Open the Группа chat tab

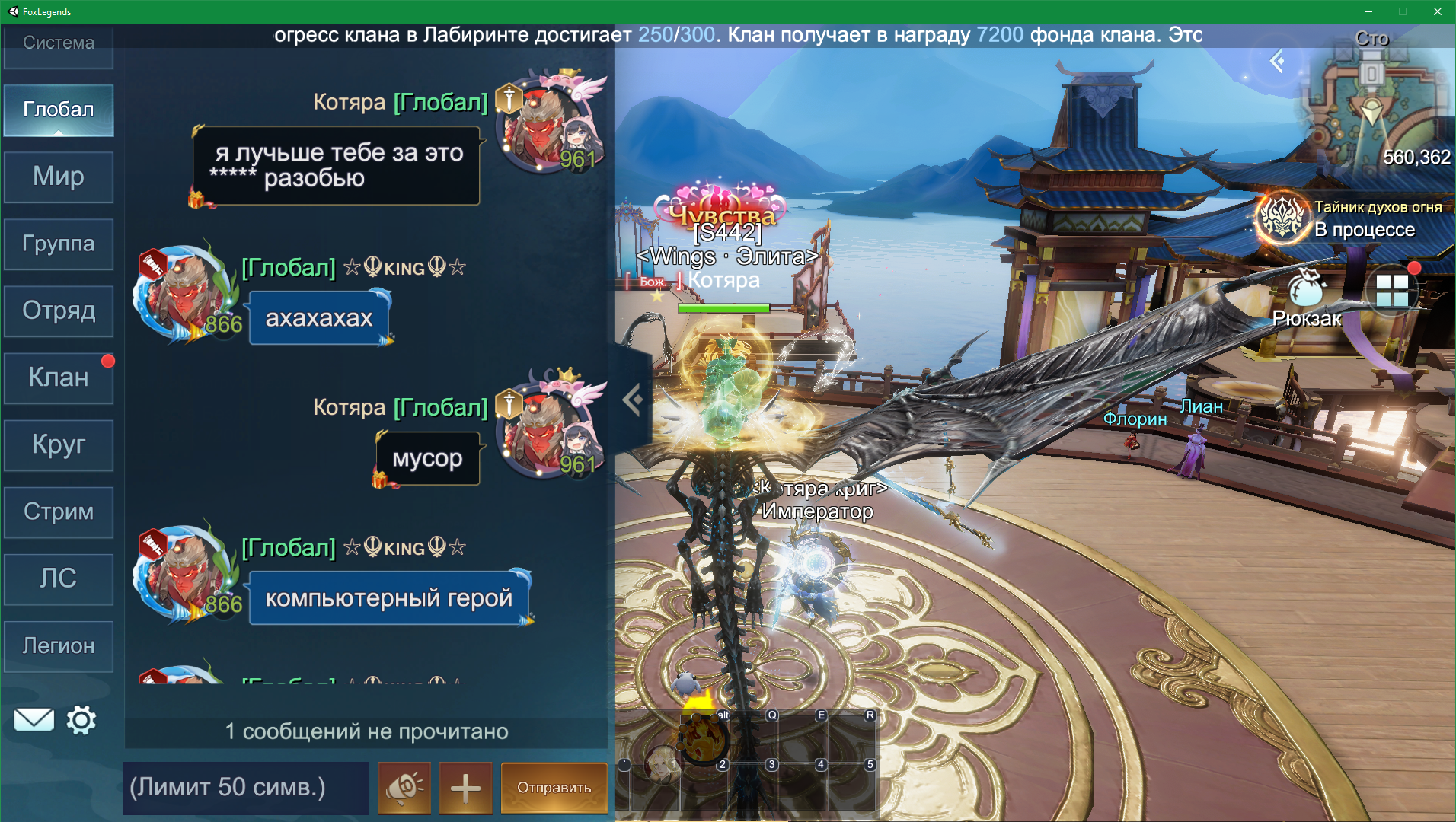click(x=59, y=244)
